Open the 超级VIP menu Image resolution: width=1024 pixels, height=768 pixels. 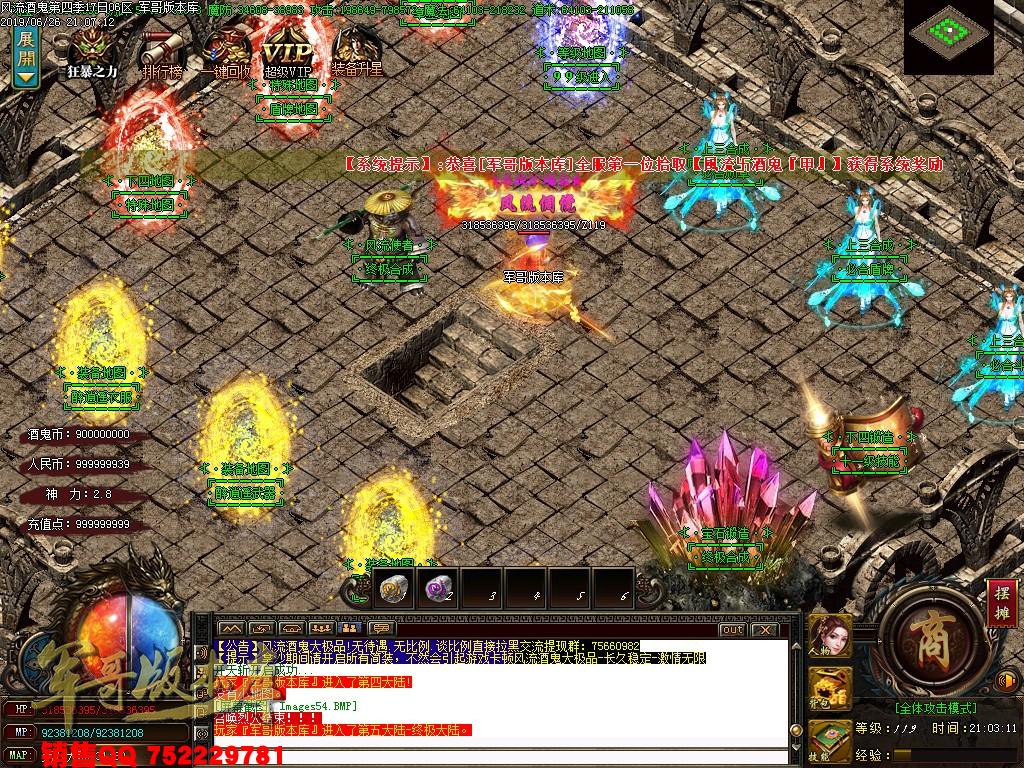[288, 52]
